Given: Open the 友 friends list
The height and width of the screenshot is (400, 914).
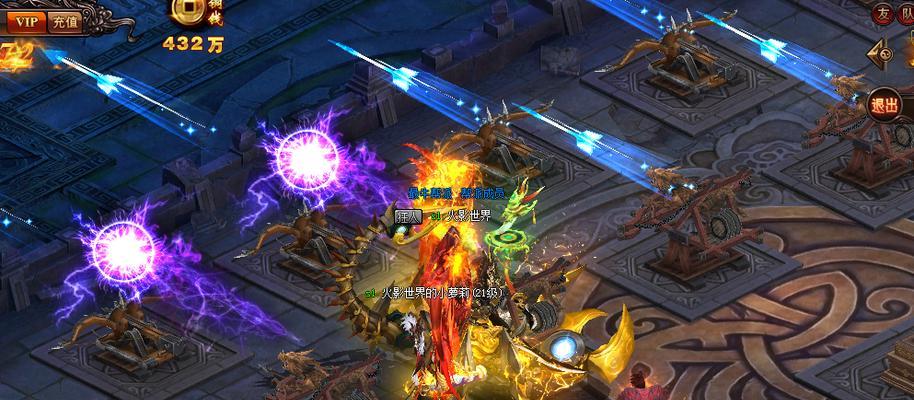Looking at the screenshot, I should (x=882, y=13).
